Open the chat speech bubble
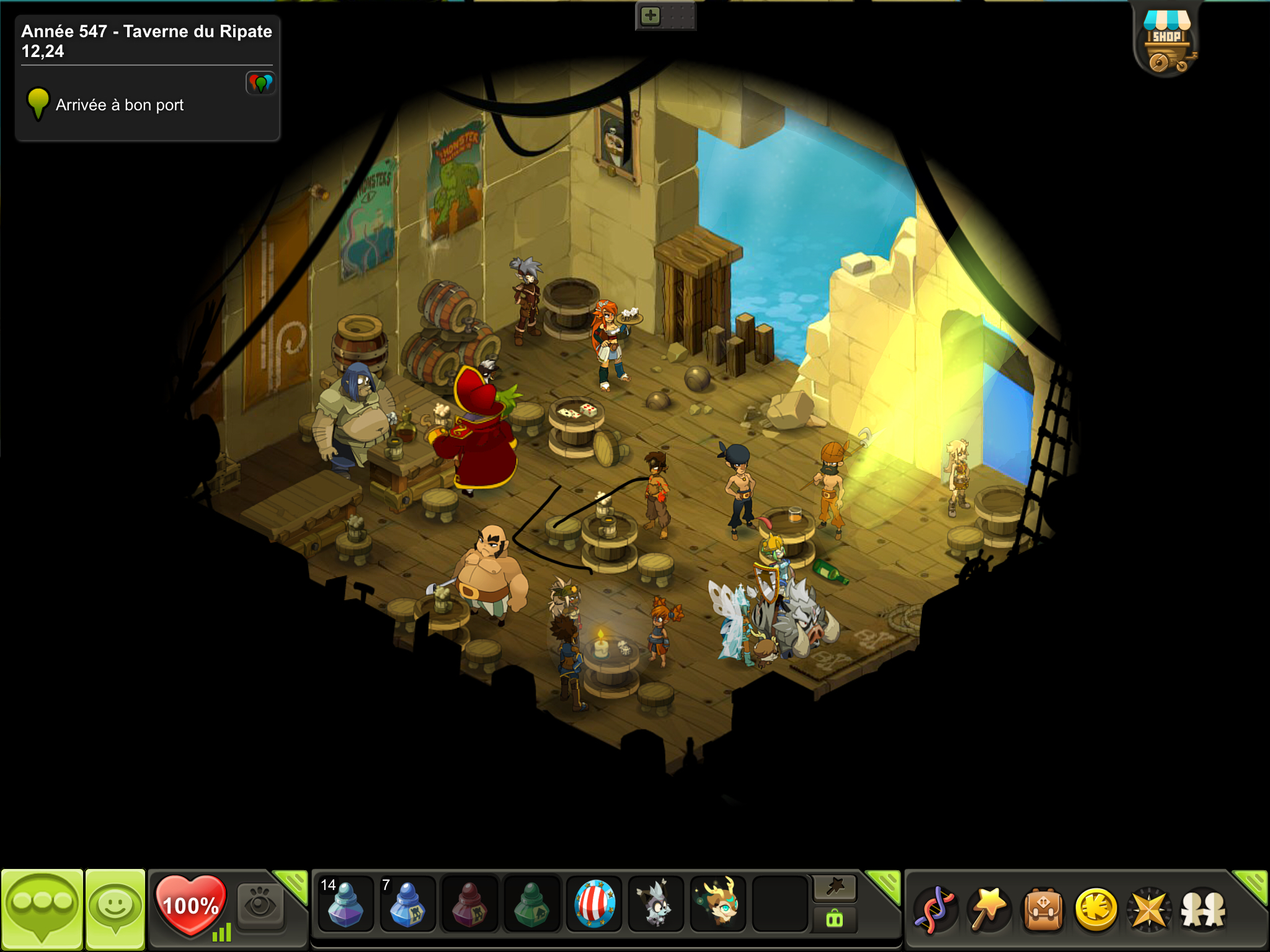The image size is (1270, 952). (42, 908)
